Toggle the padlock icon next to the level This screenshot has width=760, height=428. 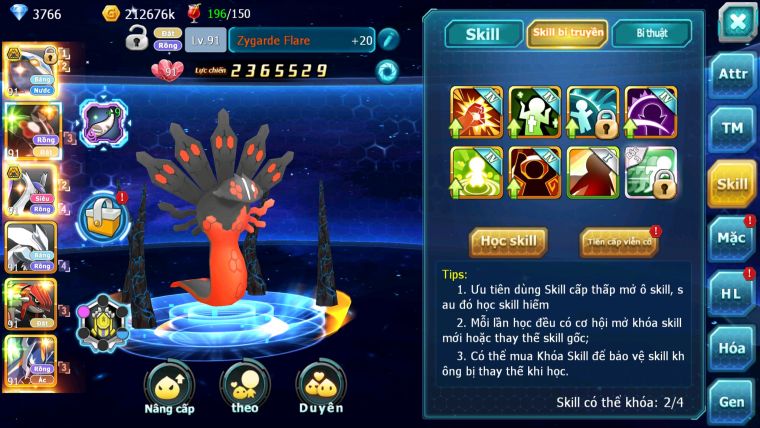[x=137, y=40]
